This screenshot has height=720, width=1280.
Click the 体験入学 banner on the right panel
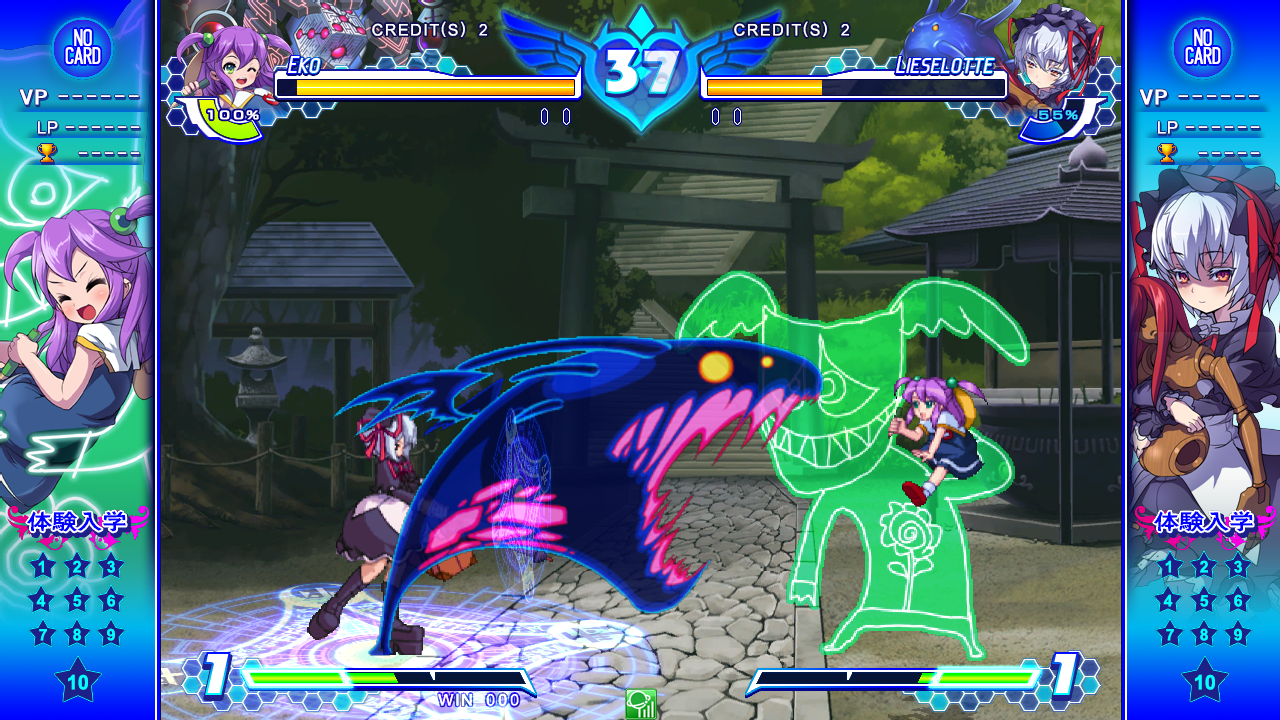click(1203, 520)
